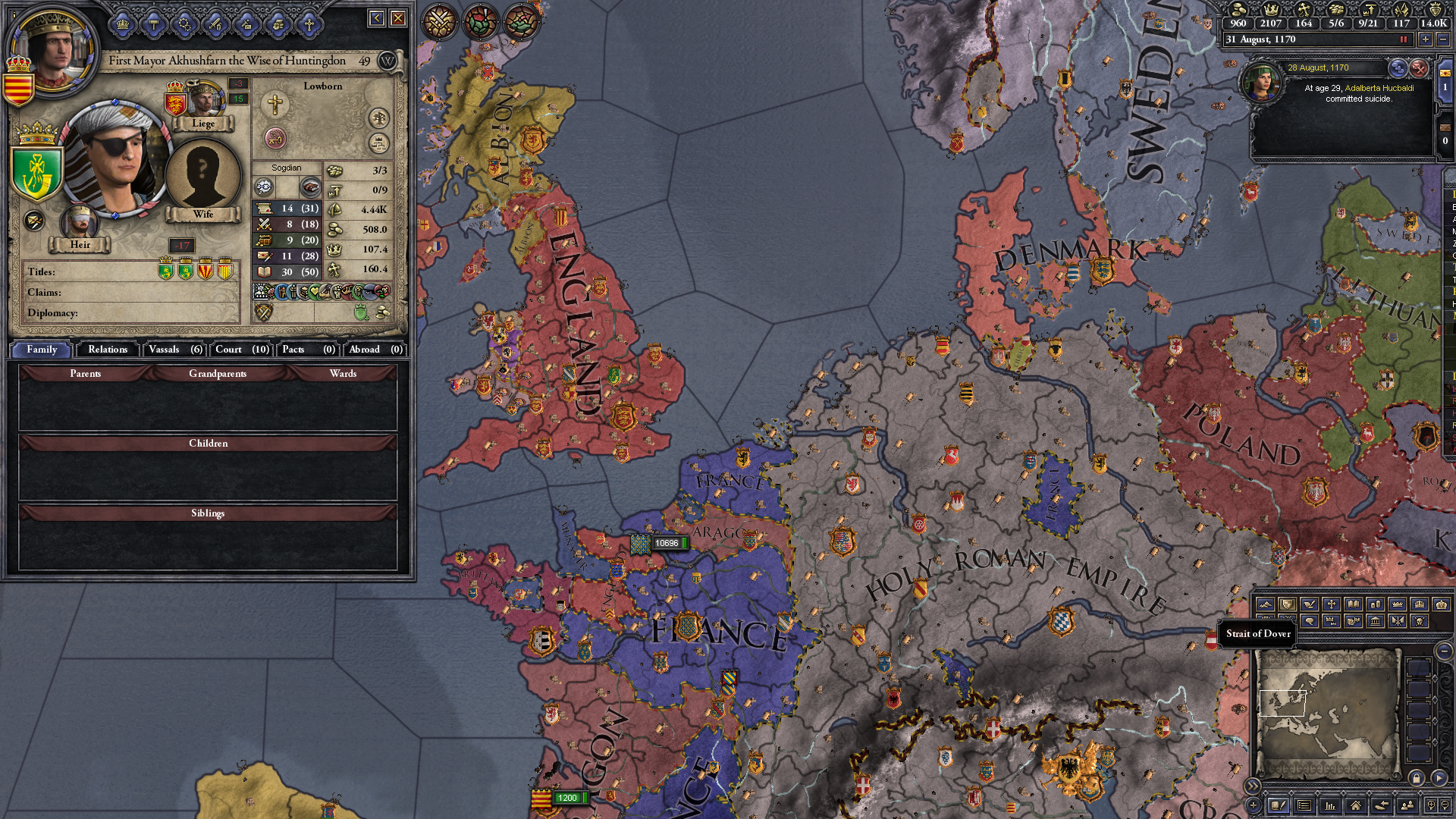The height and width of the screenshot is (819, 1456).
Task: Select the 10696-strong army on the map
Action: click(x=641, y=544)
